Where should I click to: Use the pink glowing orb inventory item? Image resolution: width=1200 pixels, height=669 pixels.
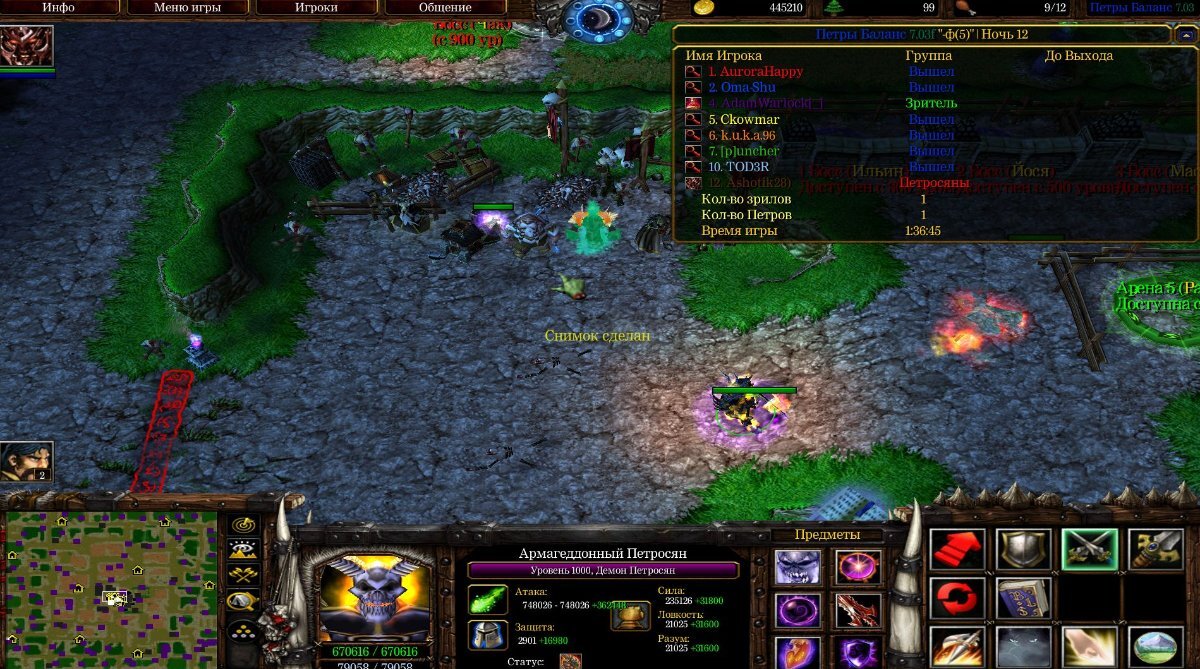coord(858,567)
